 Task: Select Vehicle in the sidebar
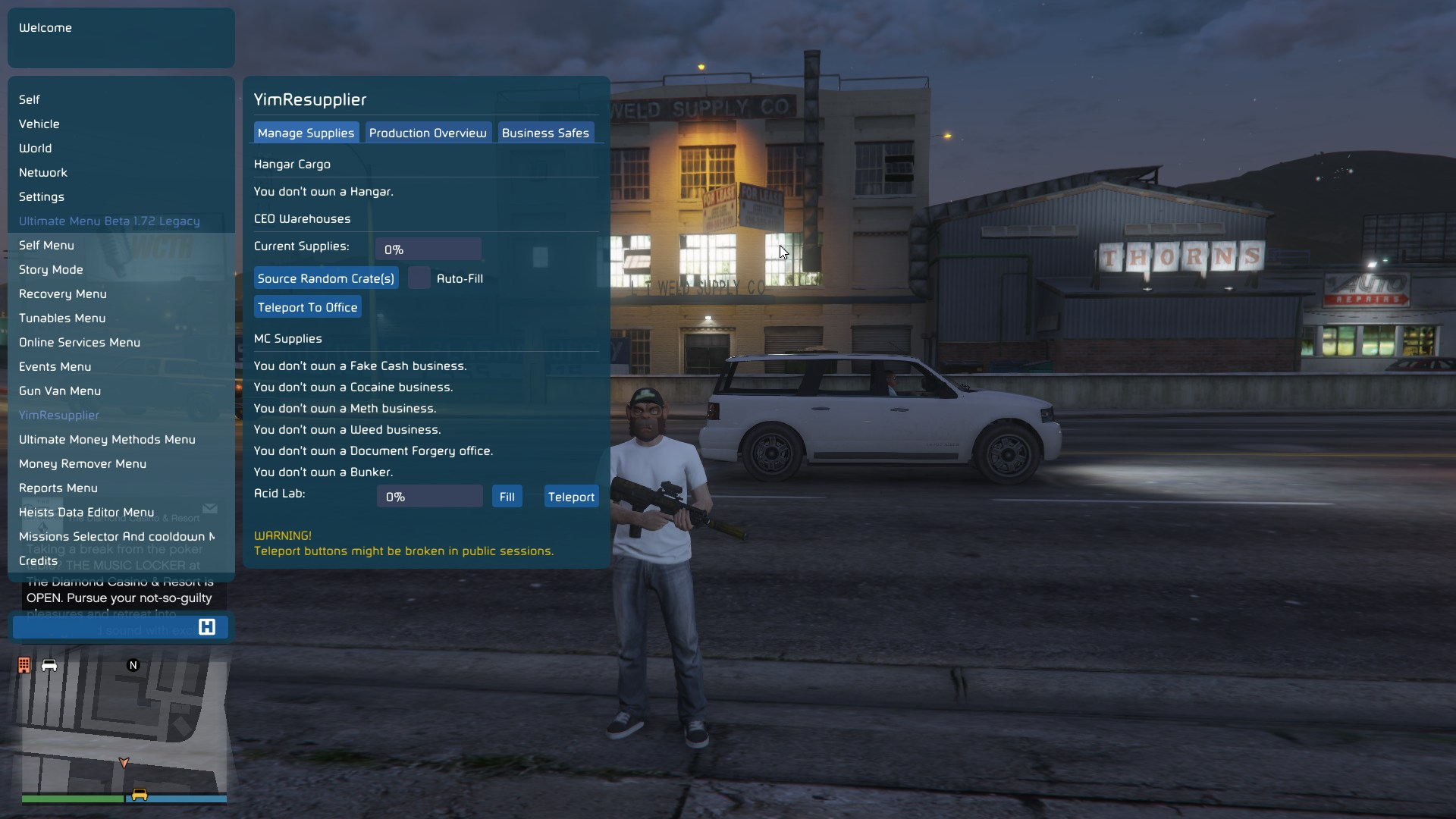tap(39, 124)
